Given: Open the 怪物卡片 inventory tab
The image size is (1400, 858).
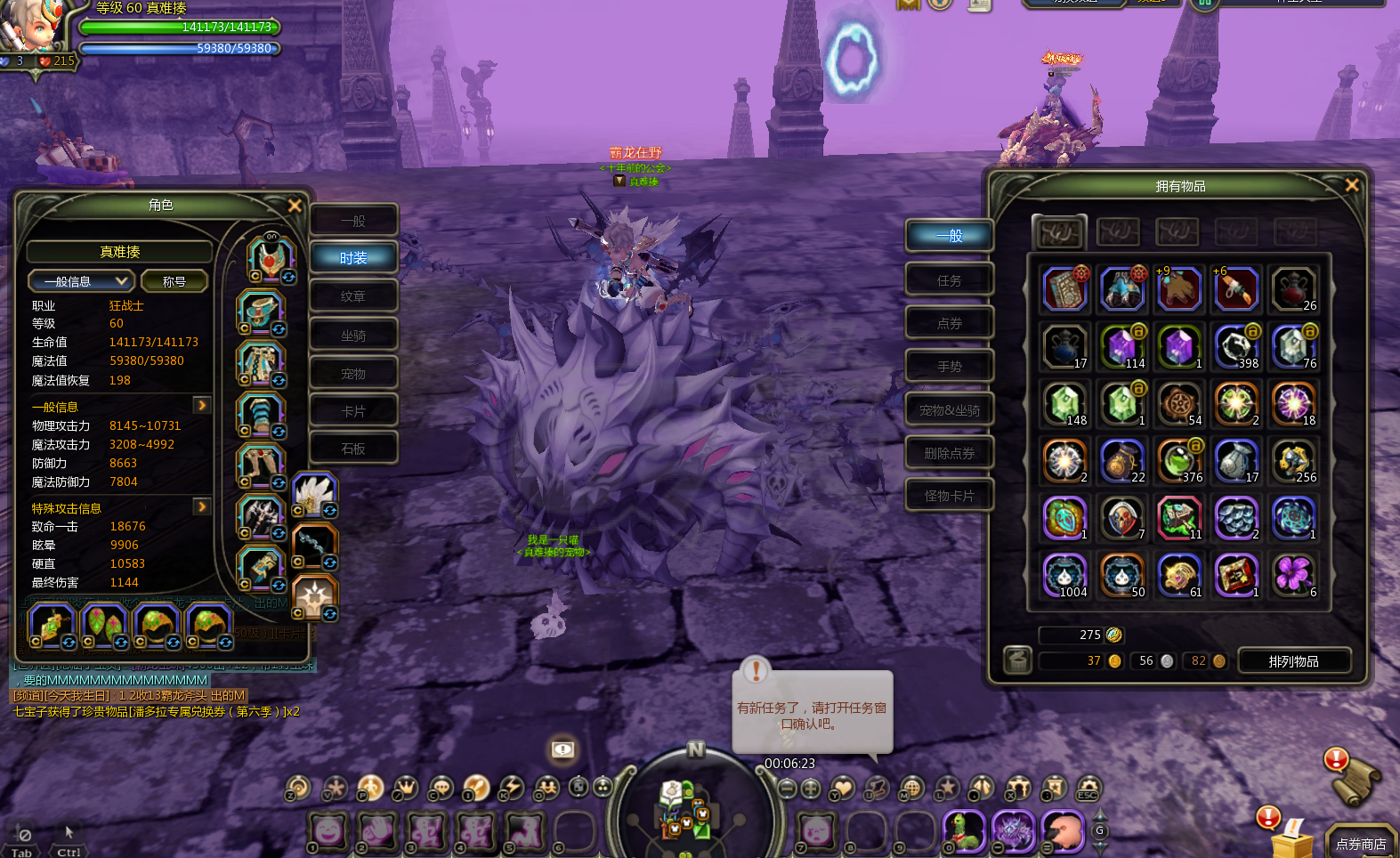Looking at the screenshot, I should pos(949,496).
